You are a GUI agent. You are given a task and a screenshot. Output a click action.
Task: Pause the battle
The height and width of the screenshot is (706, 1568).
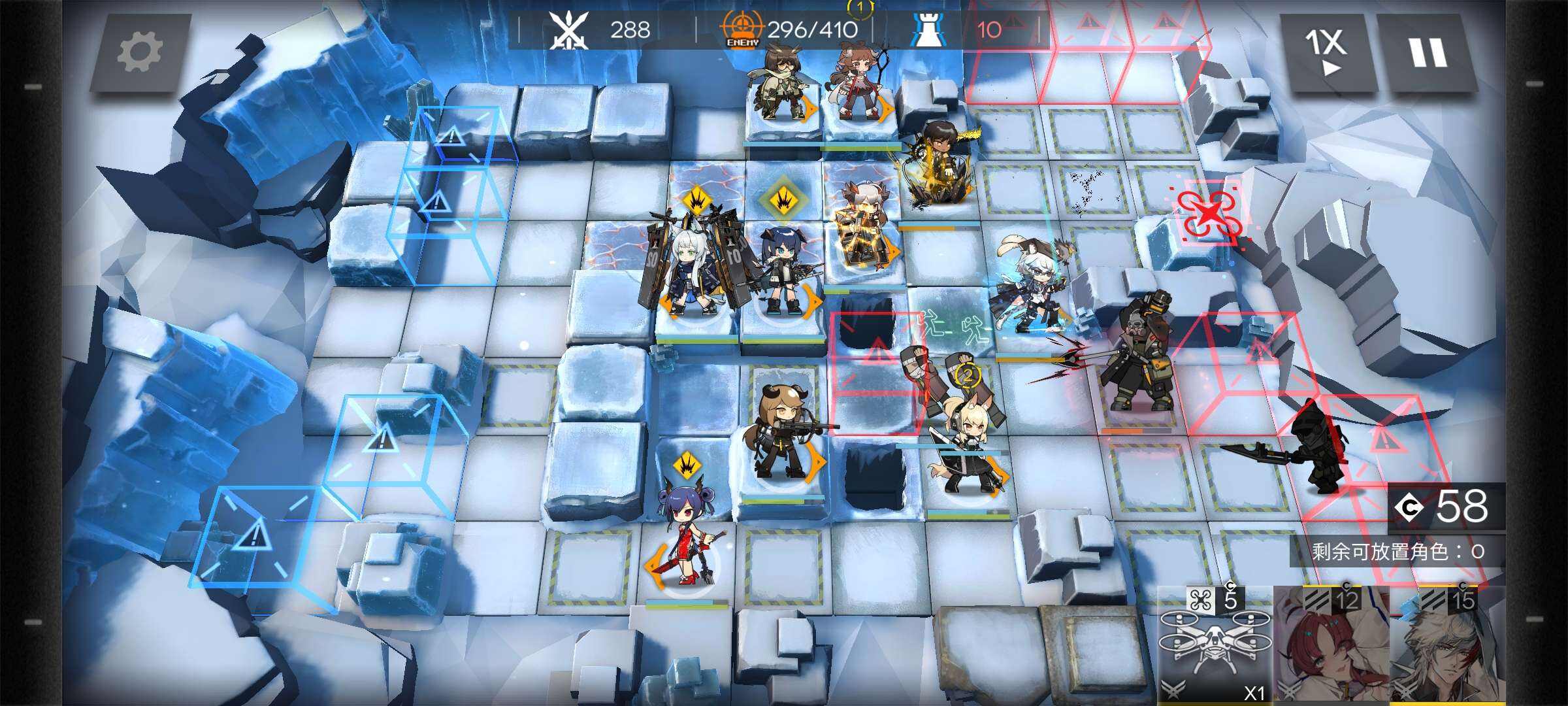(1428, 52)
